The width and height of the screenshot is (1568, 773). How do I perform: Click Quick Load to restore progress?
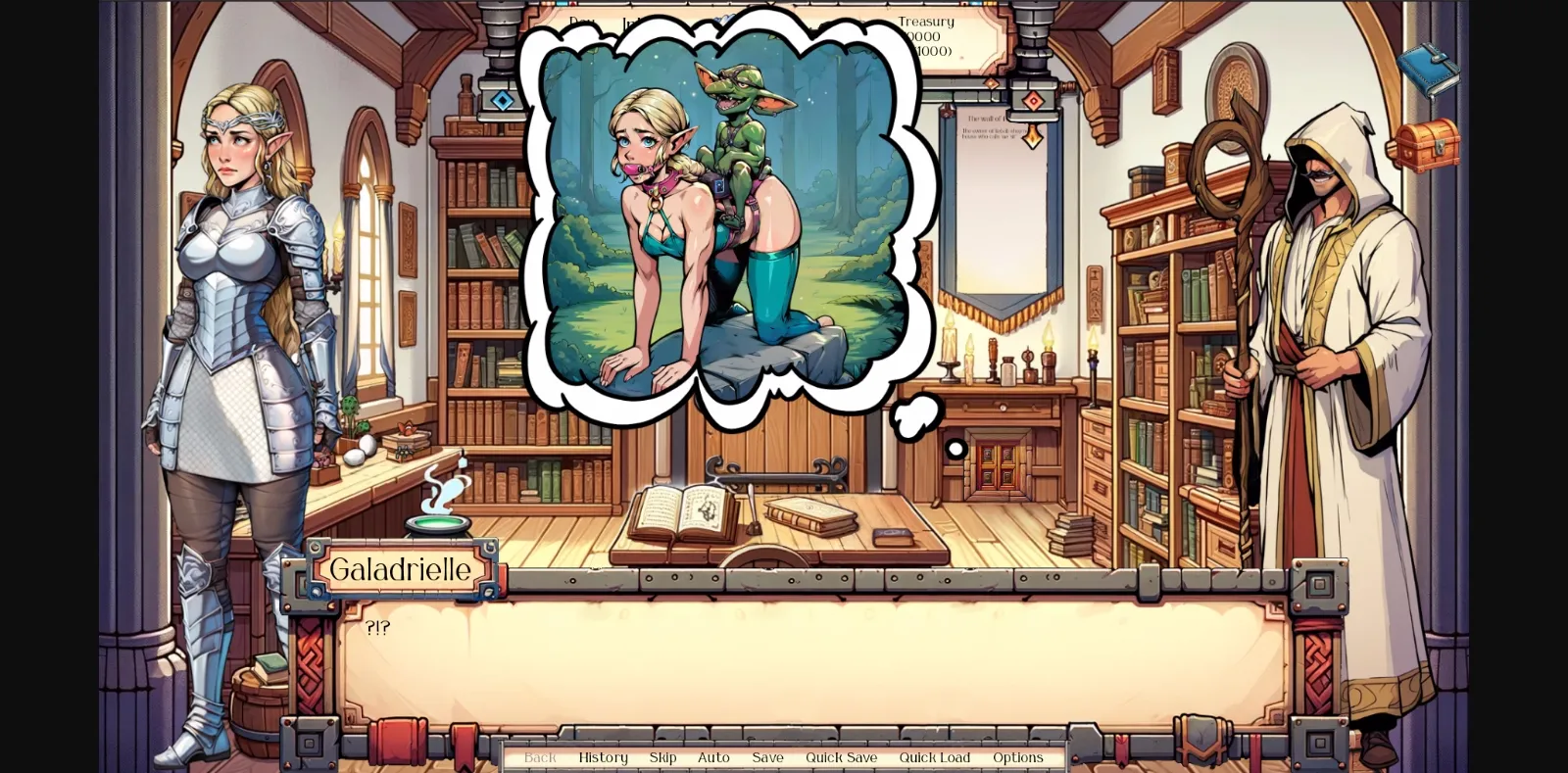(934, 757)
